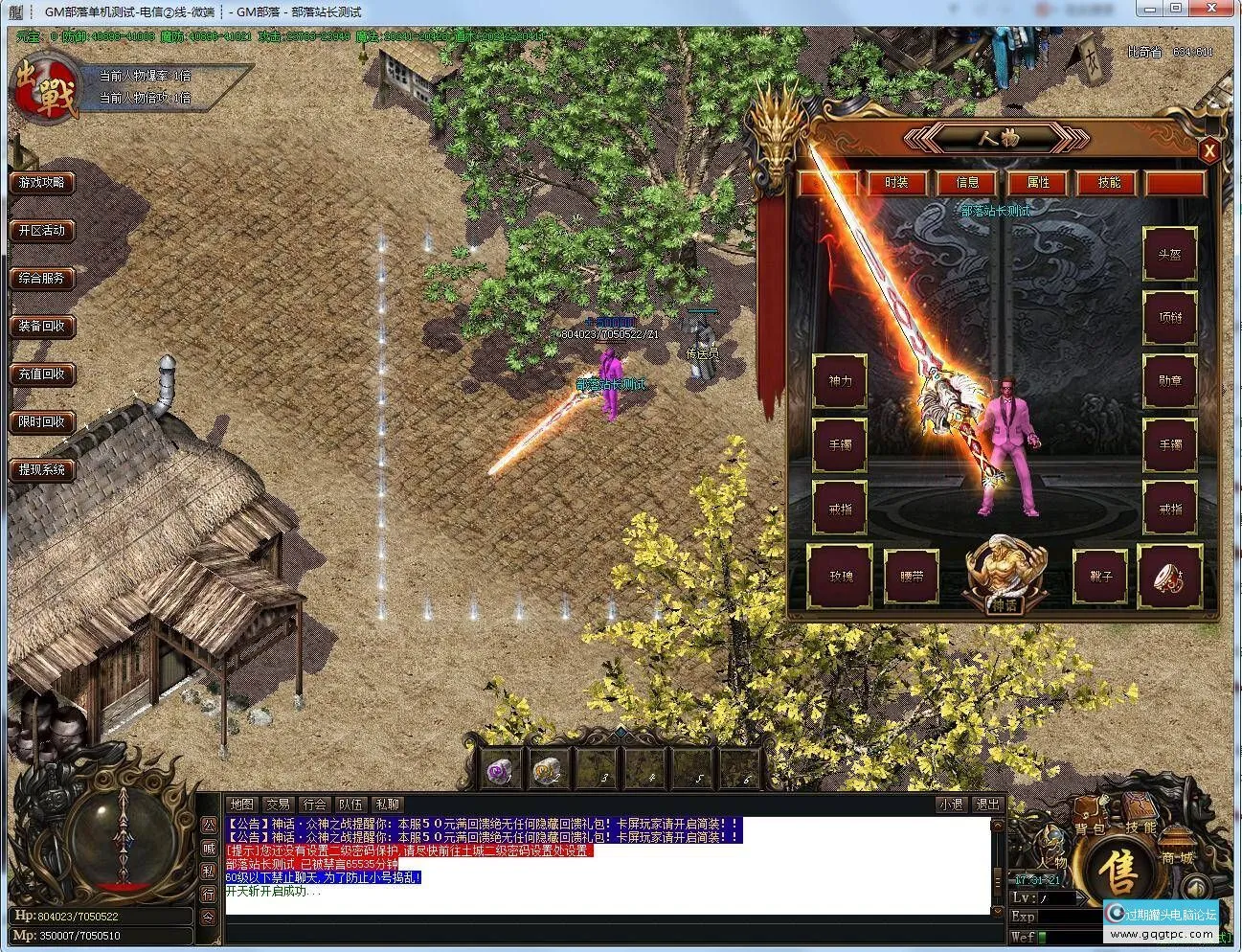Open the 装备回收 equipment recycling menu
This screenshot has width=1242, height=952.
tap(42, 326)
